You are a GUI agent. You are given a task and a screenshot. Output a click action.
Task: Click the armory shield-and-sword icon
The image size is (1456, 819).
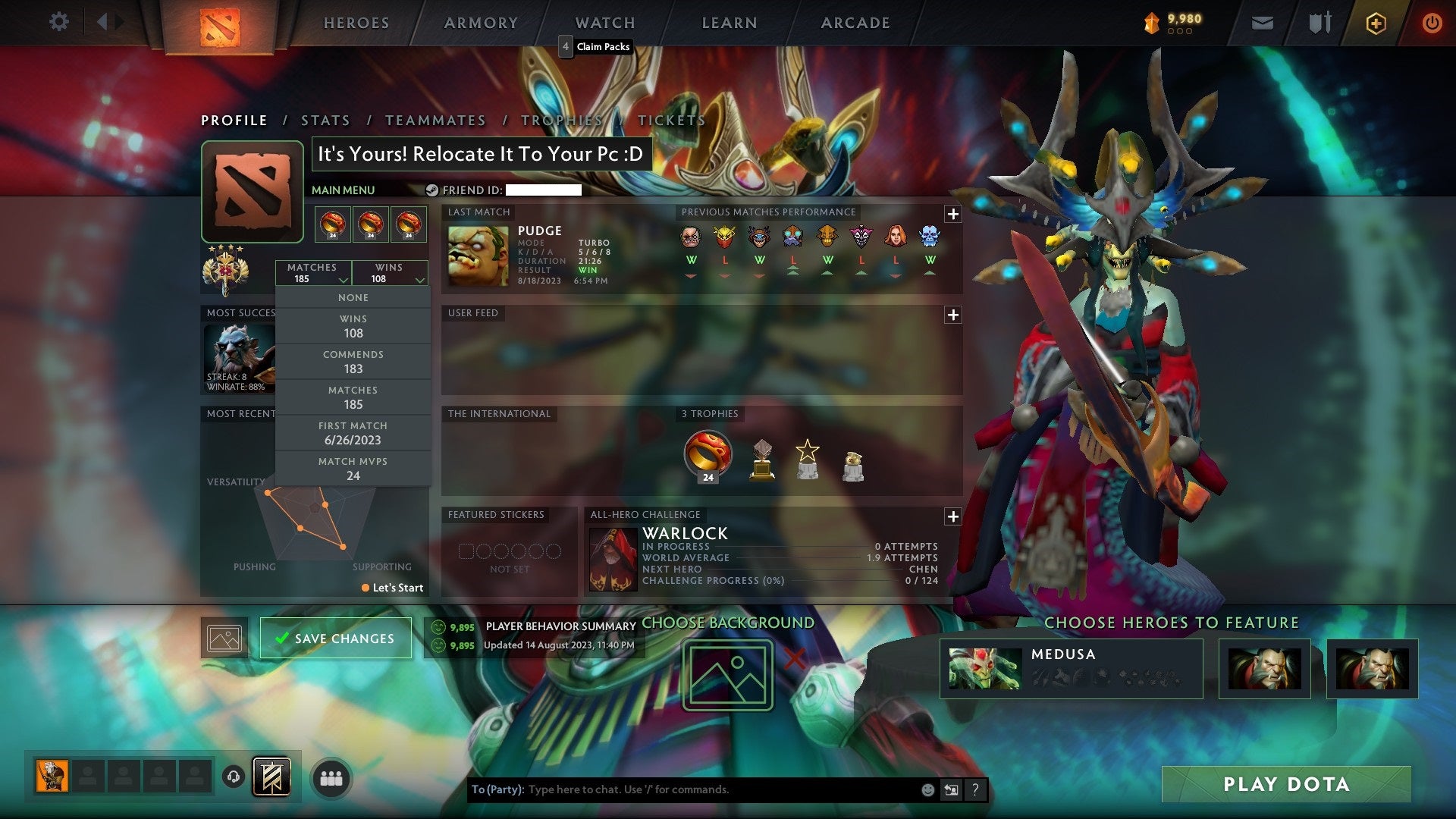click(x=1319, y=23)
